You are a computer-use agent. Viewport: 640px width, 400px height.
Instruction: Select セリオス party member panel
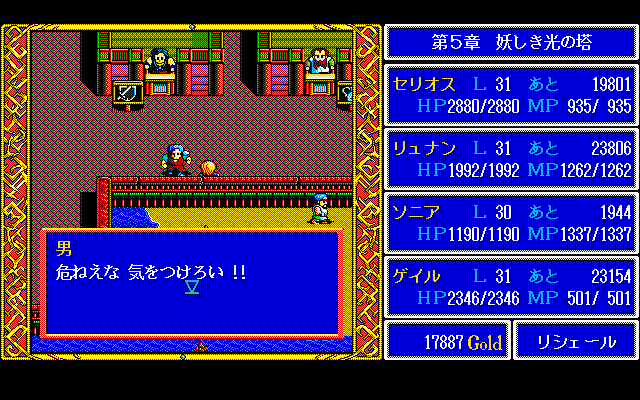[511, 95]
